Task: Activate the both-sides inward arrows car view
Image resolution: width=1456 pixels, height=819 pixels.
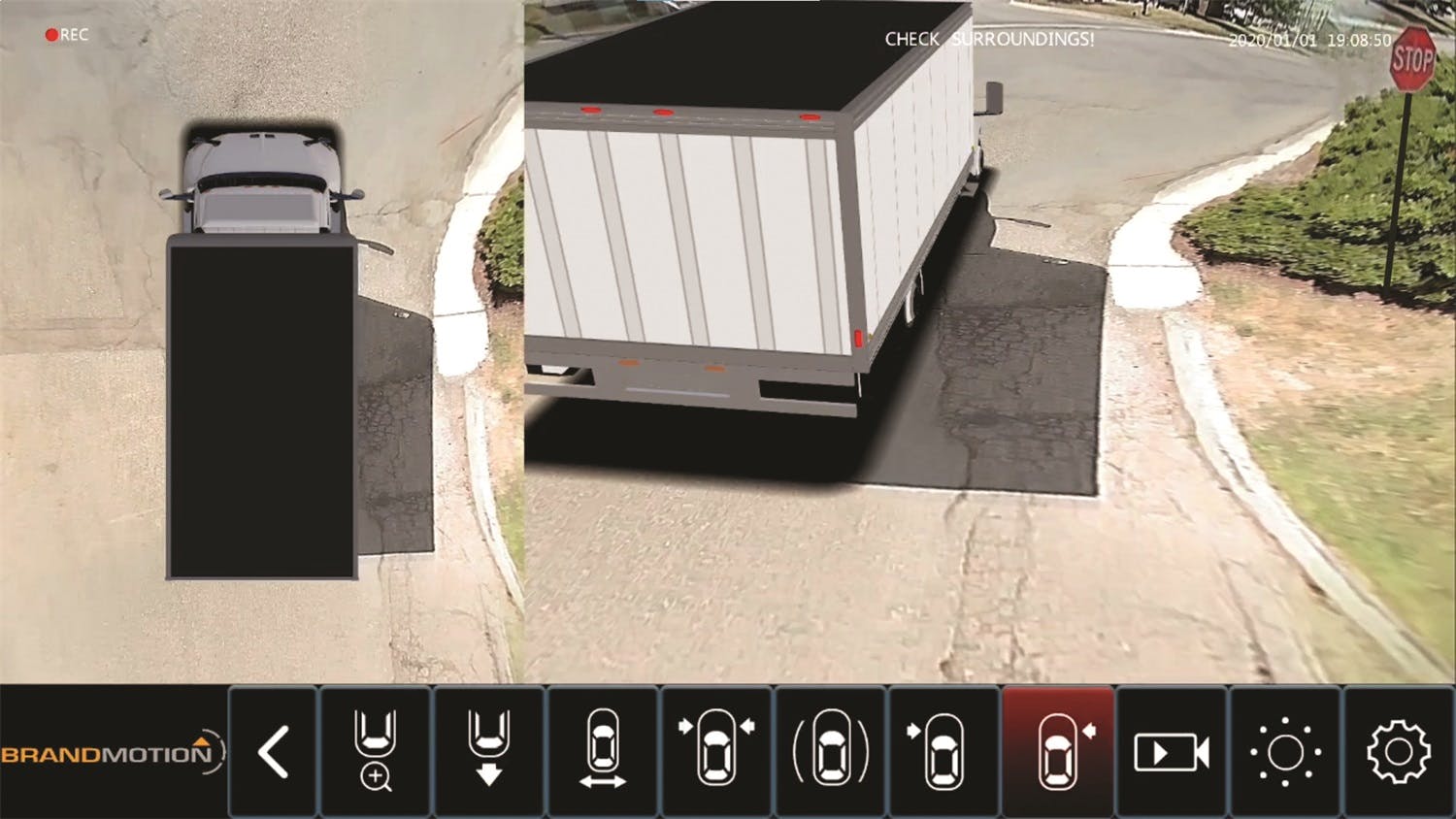Action: (x=716, y=752)
